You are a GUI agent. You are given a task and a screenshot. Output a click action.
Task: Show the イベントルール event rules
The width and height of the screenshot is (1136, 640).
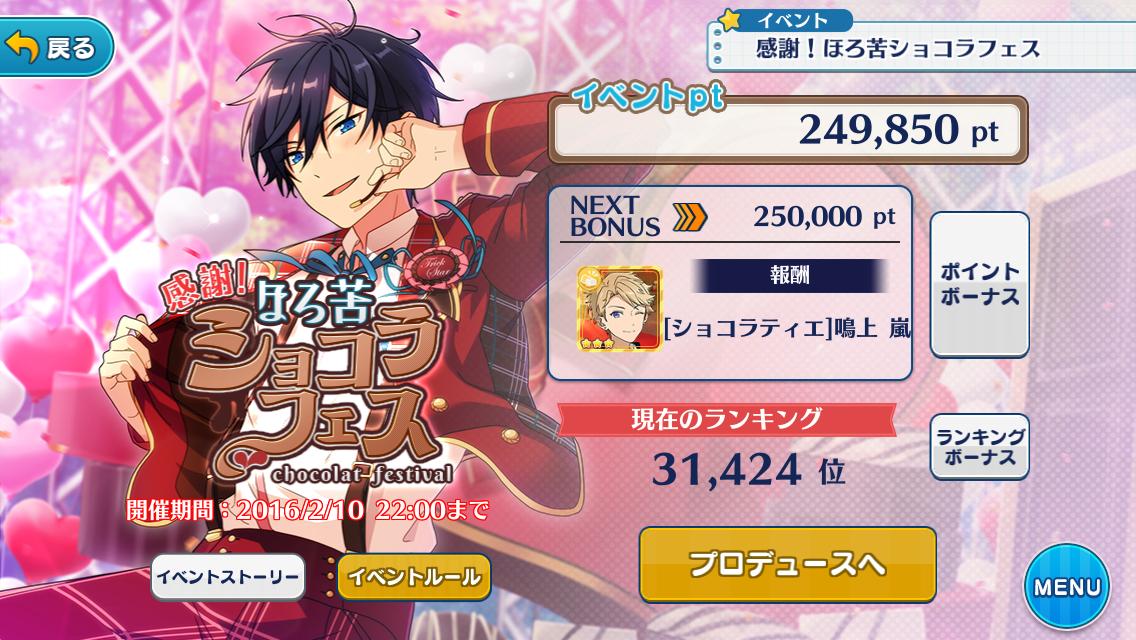(414, 577)
